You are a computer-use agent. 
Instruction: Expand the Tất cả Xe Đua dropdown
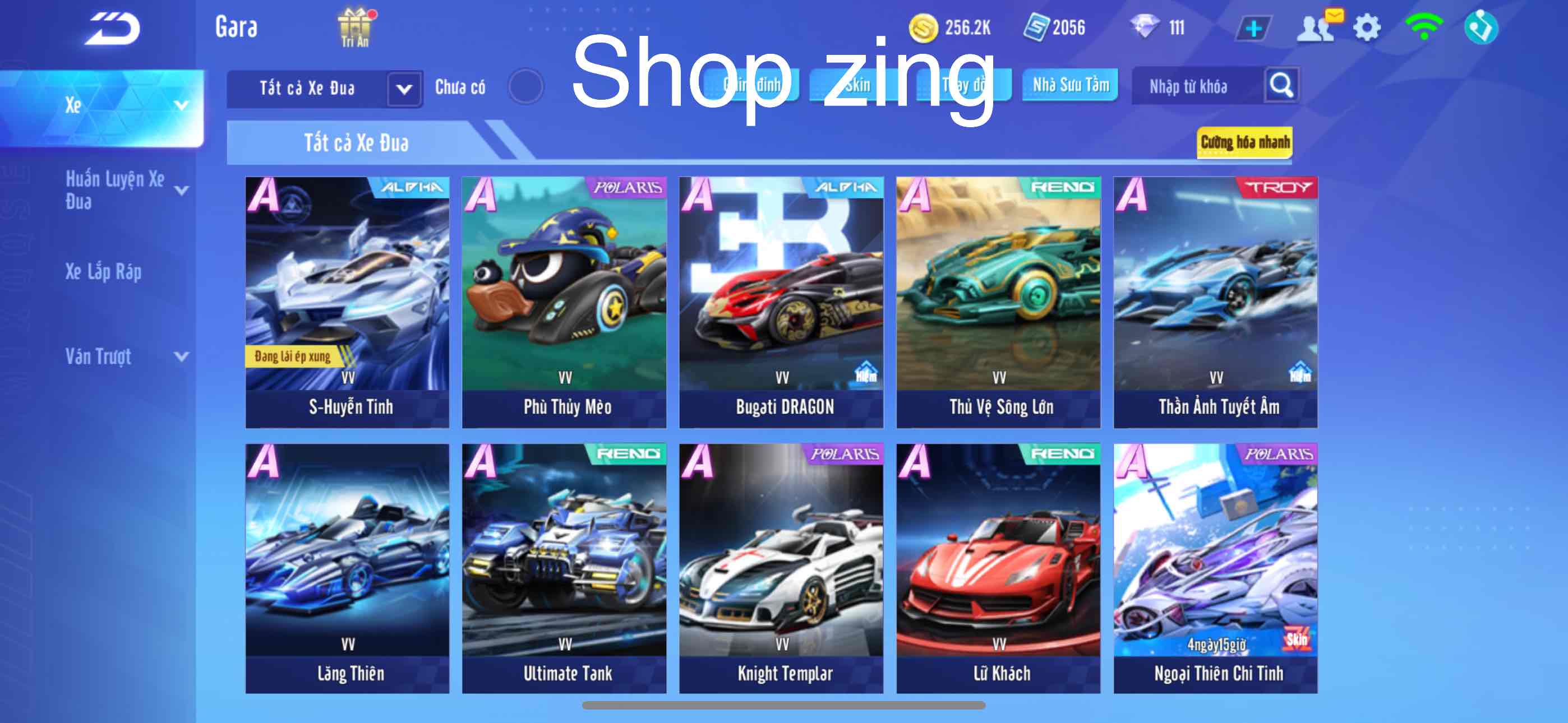(404, 89)
